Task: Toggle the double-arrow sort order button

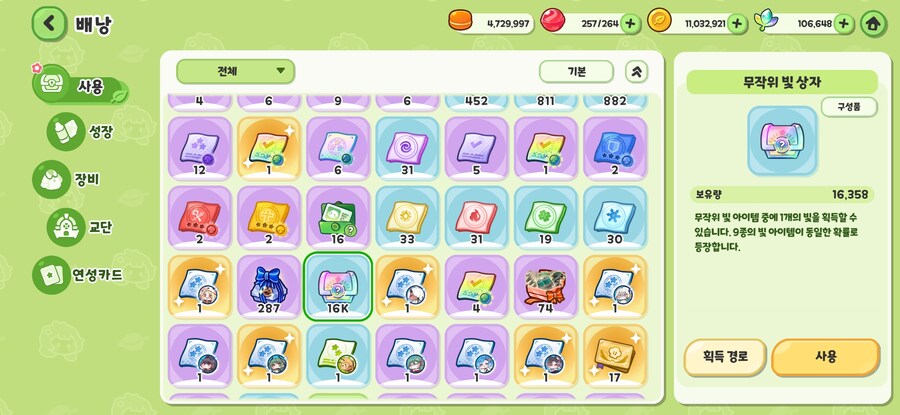Action: click(x=637, y=72)
